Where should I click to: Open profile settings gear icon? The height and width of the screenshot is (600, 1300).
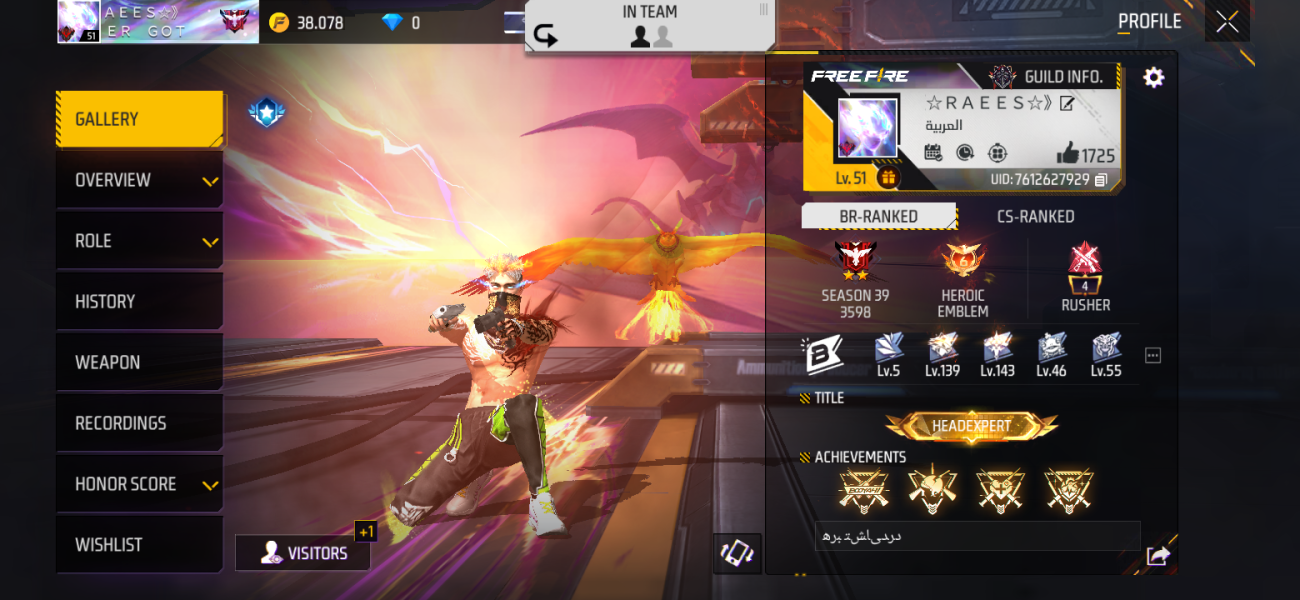click(x=1153, y=77)
